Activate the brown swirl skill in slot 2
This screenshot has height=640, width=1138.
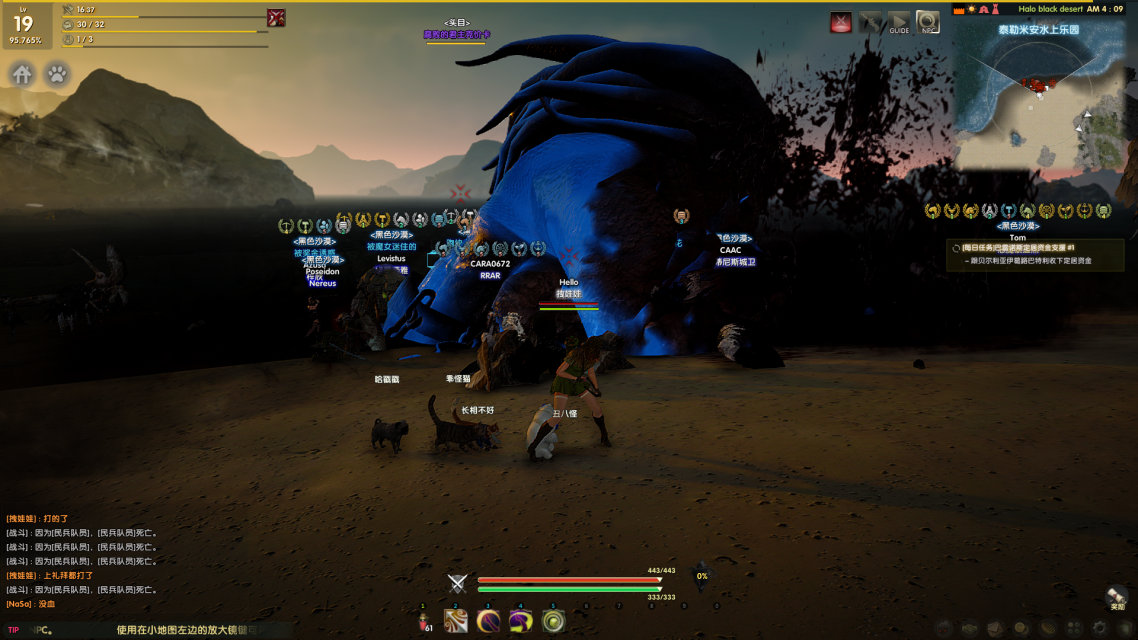[x=456, y=621]
